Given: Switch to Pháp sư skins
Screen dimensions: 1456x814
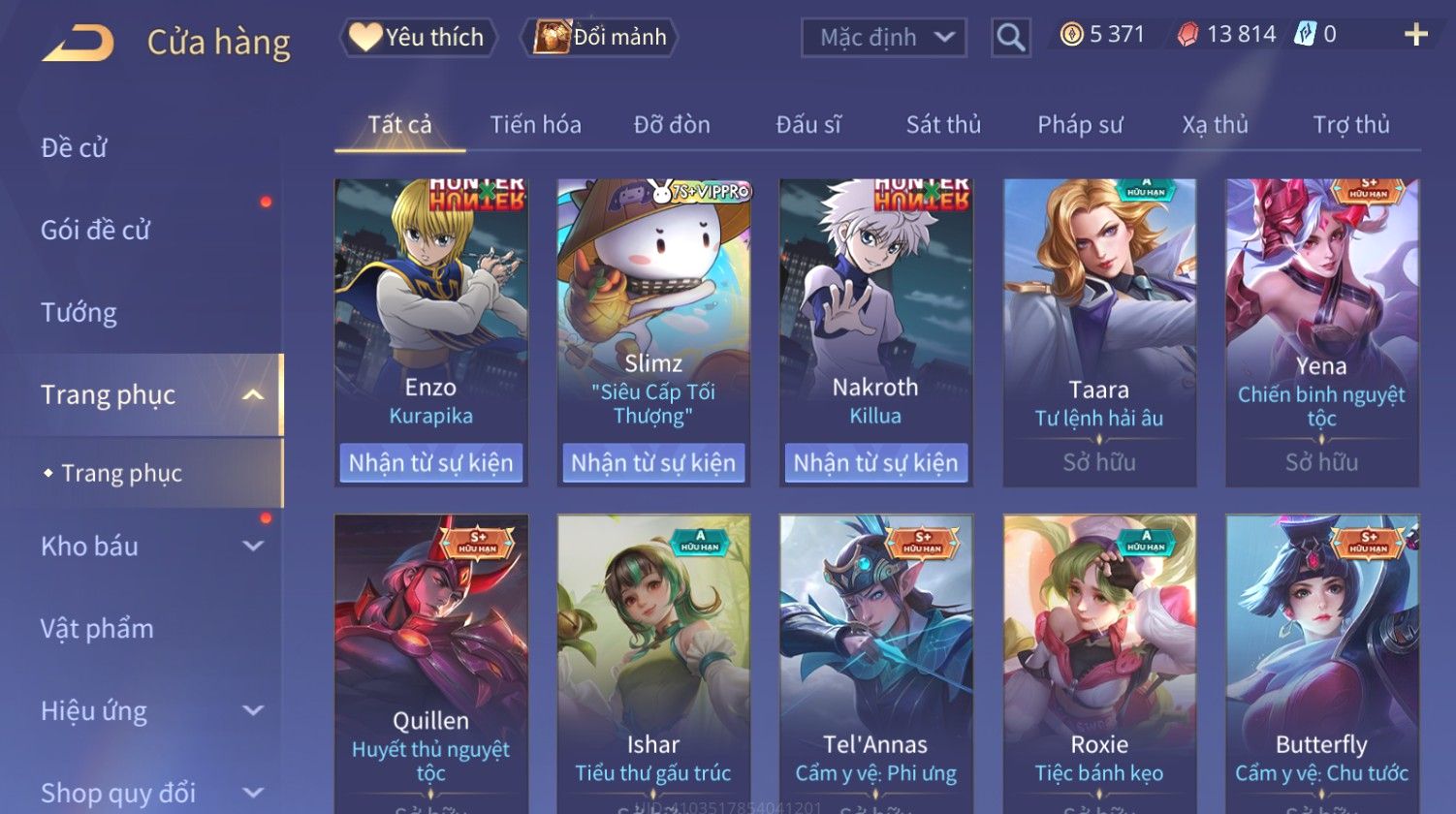Looking at the screenshot, I should pyautogui.click(x=1080, y=125).
